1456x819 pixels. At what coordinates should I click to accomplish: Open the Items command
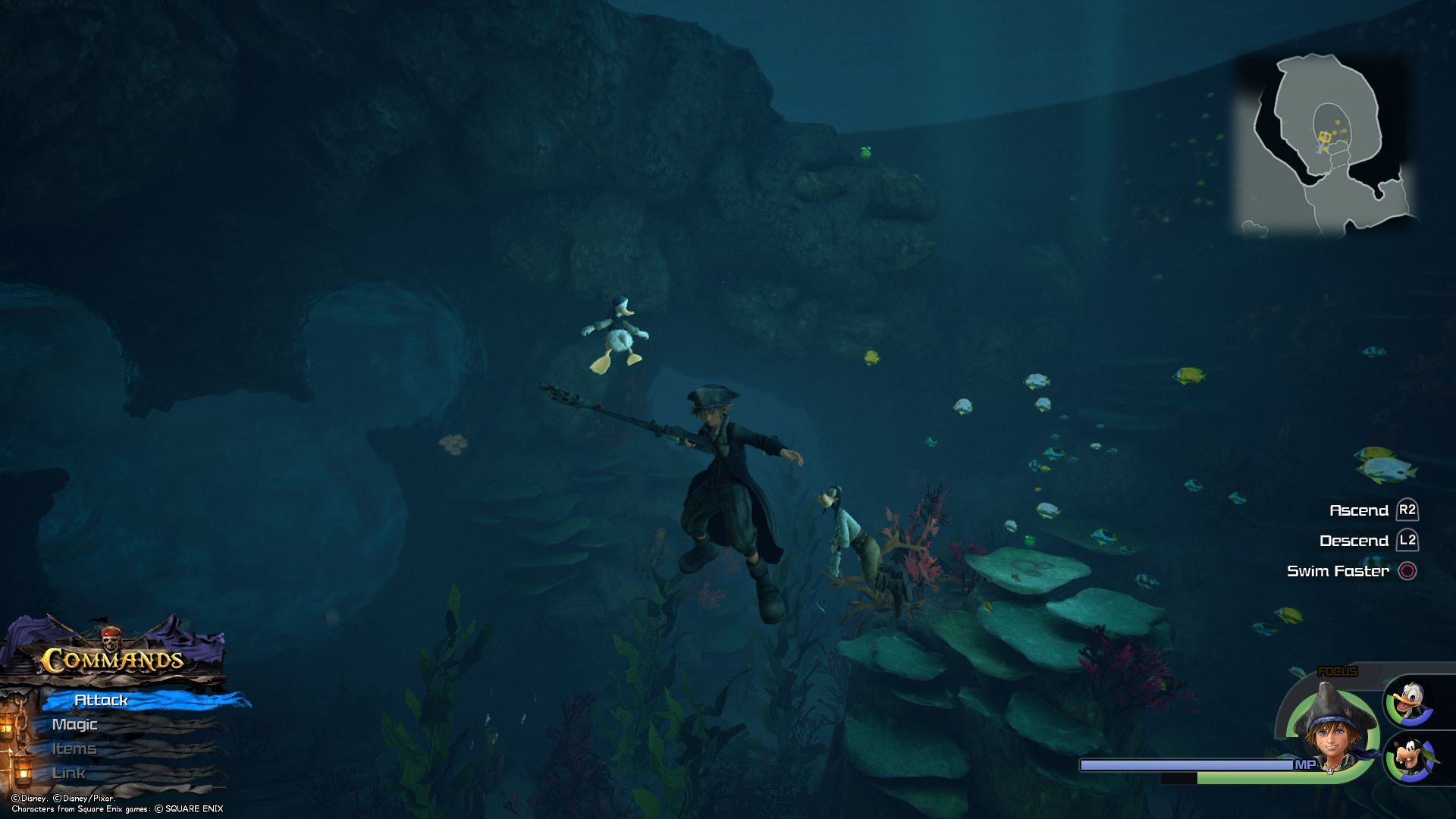74,748
